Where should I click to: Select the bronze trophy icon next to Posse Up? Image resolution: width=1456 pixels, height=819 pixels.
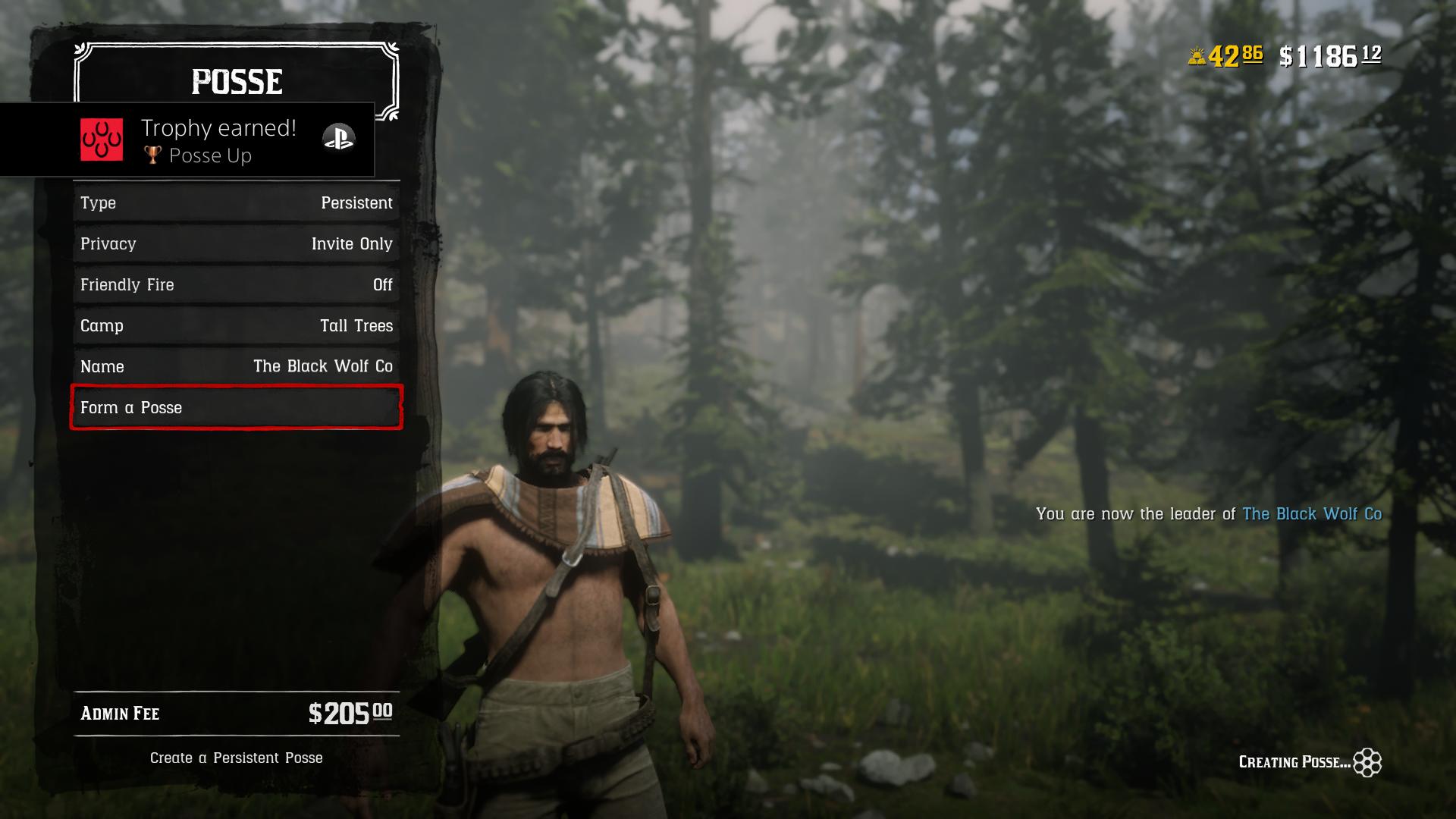coord(152,155)
